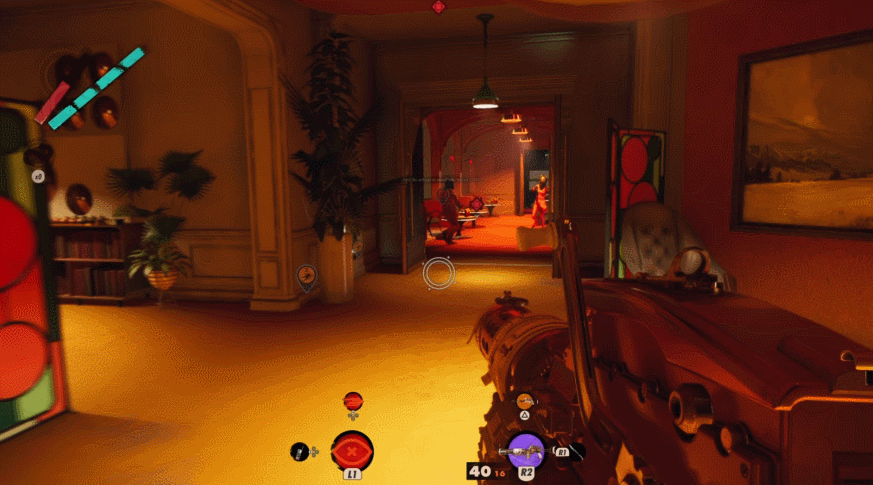
Task: Click the objective waypoint marker pin
Action: coord(307,275)
